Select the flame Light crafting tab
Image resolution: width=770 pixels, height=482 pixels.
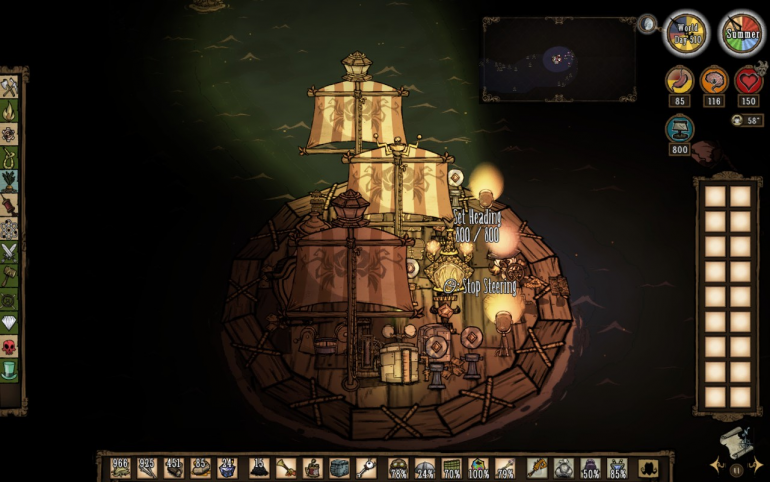tap(10, 111)
